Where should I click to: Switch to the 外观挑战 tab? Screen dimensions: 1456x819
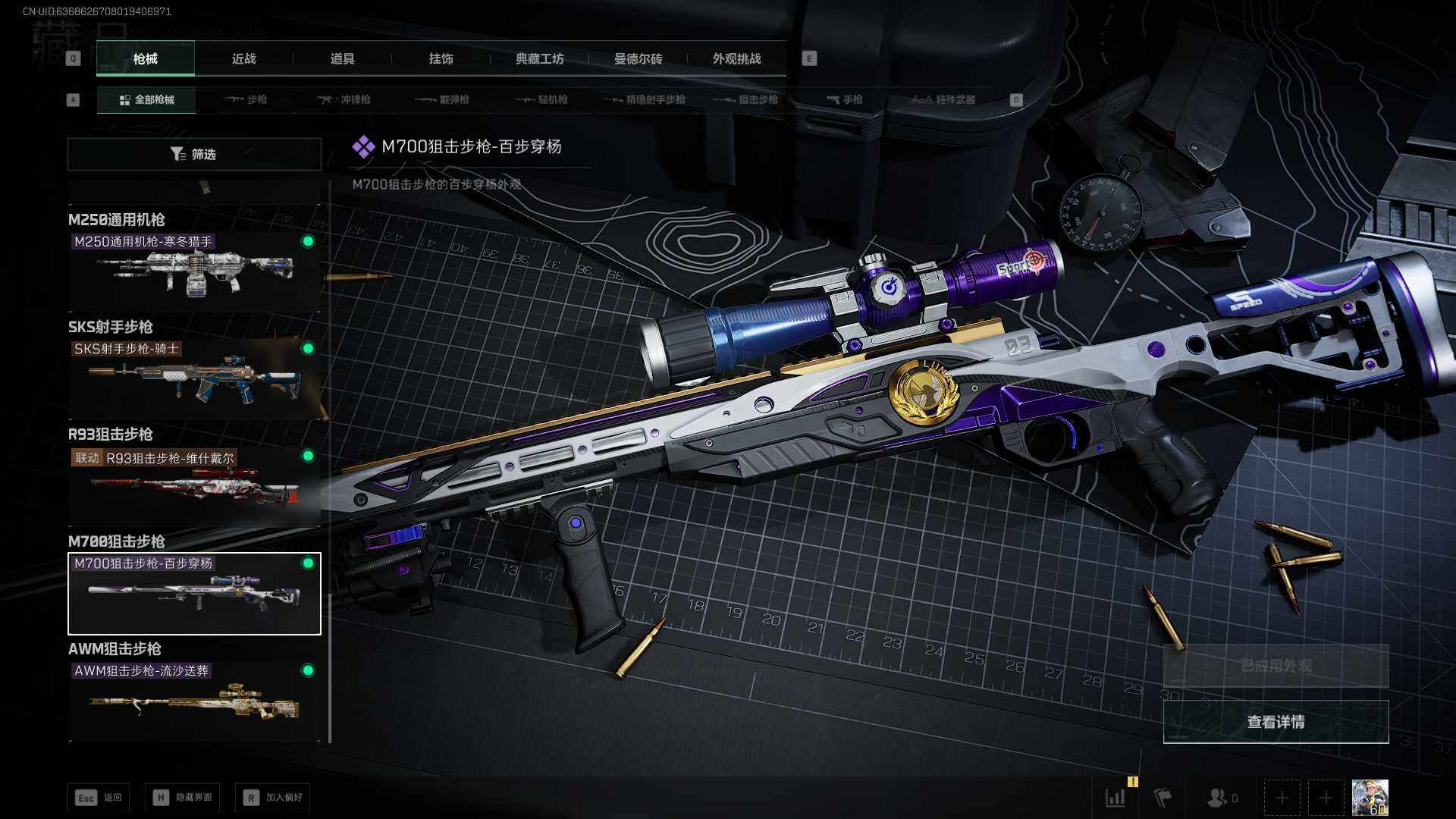[736, 58]
